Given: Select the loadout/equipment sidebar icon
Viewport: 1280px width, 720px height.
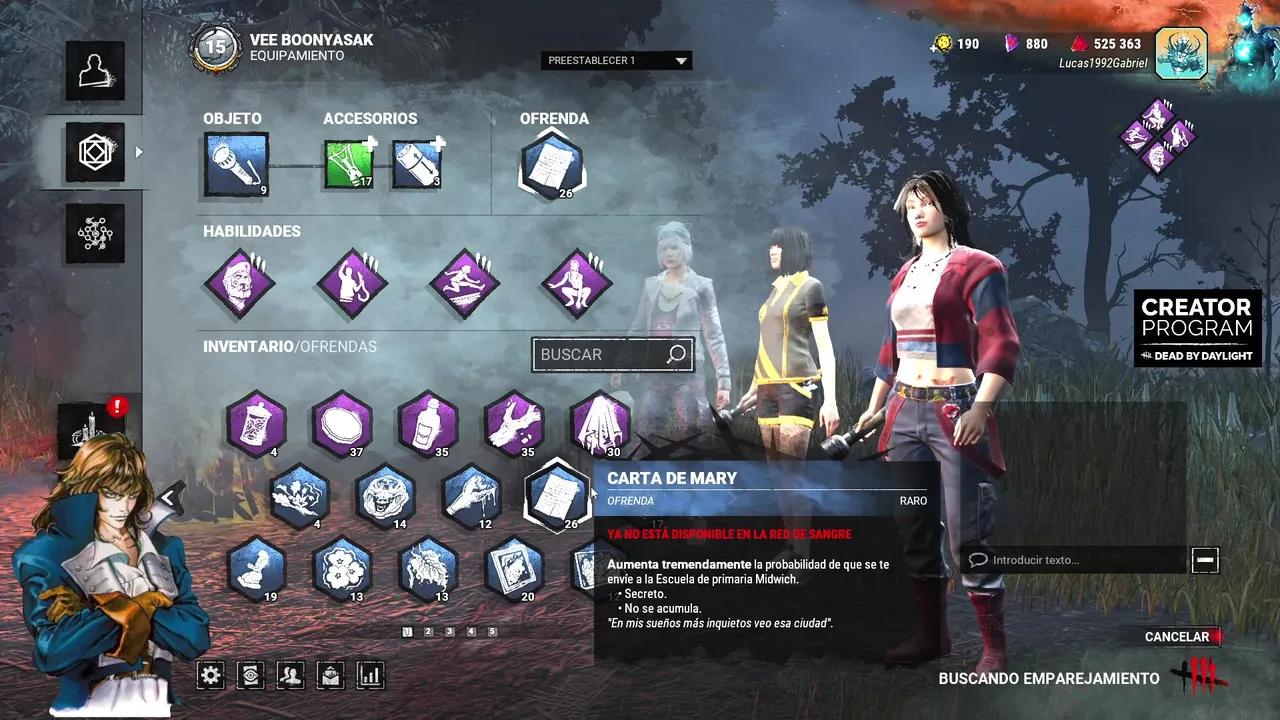Looking at the screenshot, I should pos(95,153).
